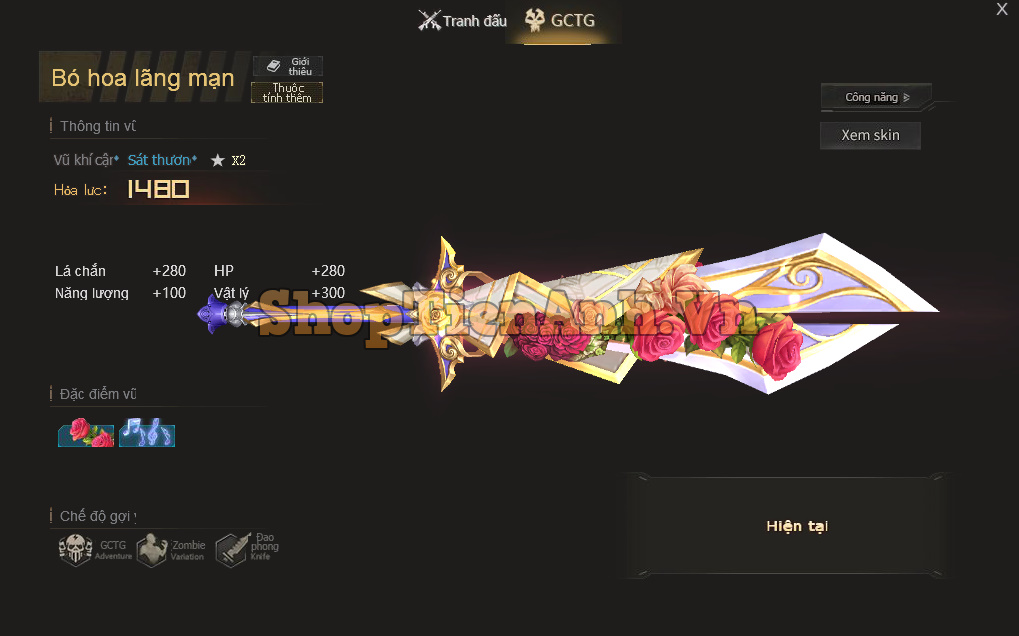Close the weapon info window
Screen dimensions: 1019x636
(1001, 10)
